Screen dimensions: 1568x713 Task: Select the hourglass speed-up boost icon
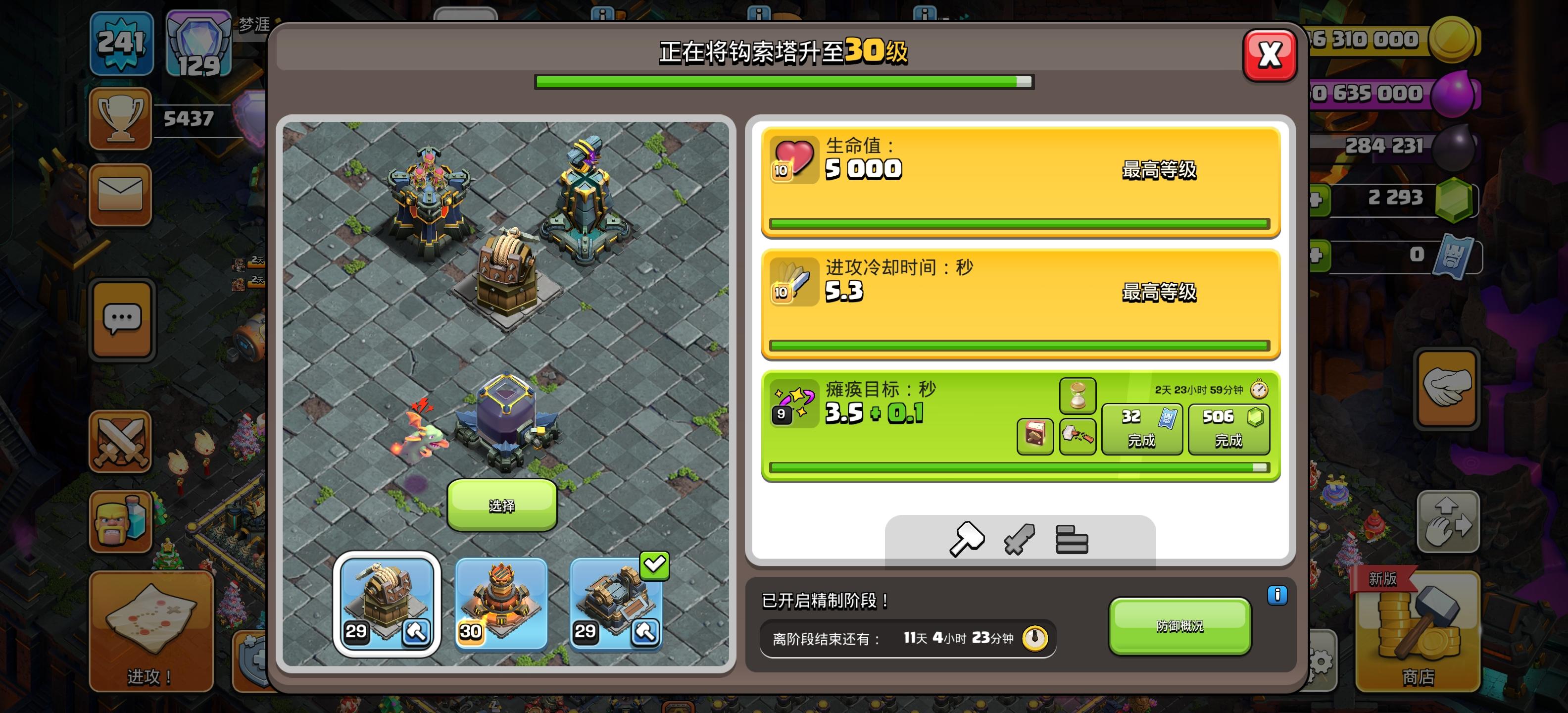coord(1078,396)
